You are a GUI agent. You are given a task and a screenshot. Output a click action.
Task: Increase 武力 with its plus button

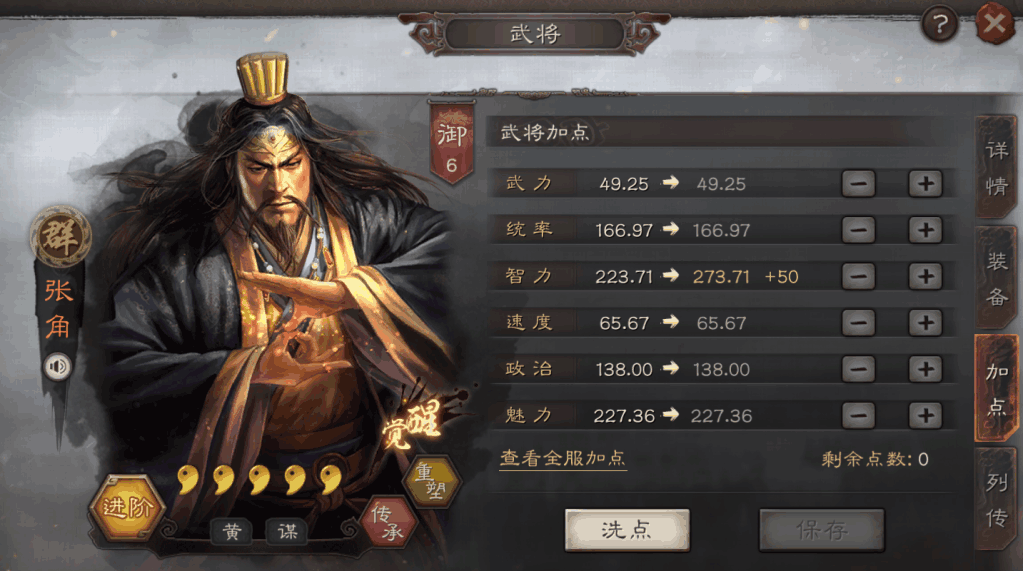(925, 184)
